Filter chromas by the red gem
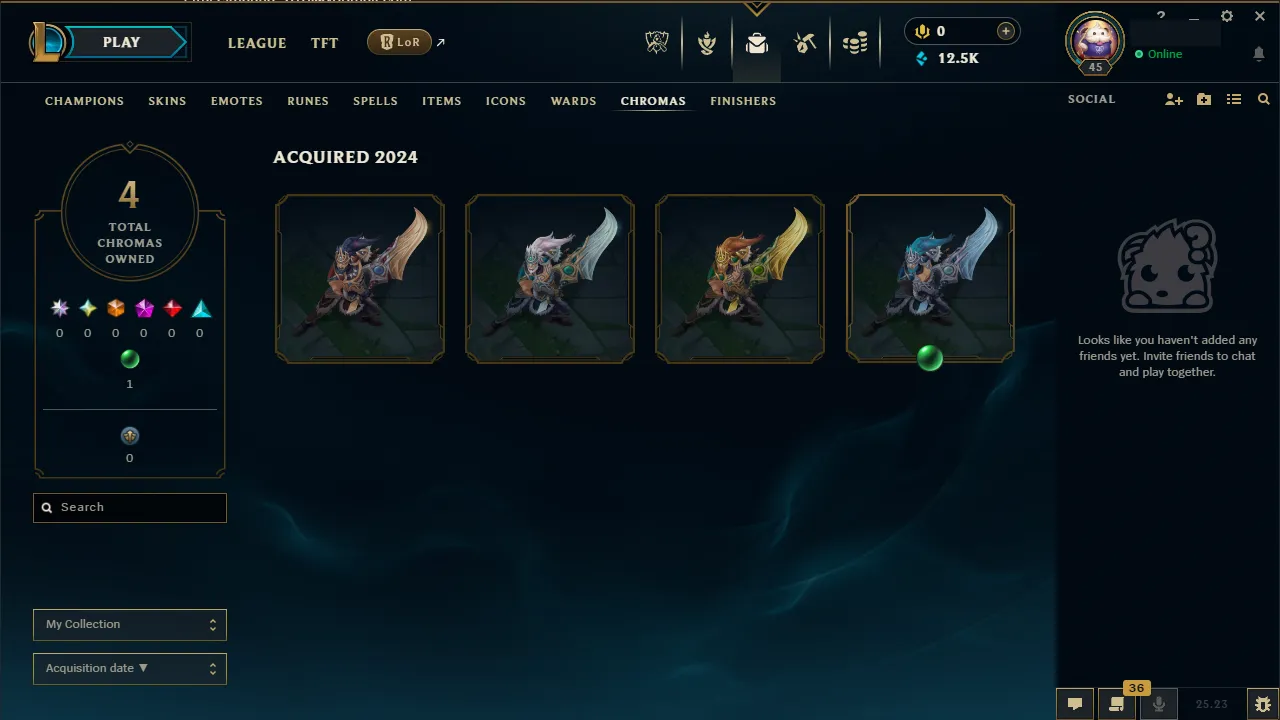 (x=171, y=308)
